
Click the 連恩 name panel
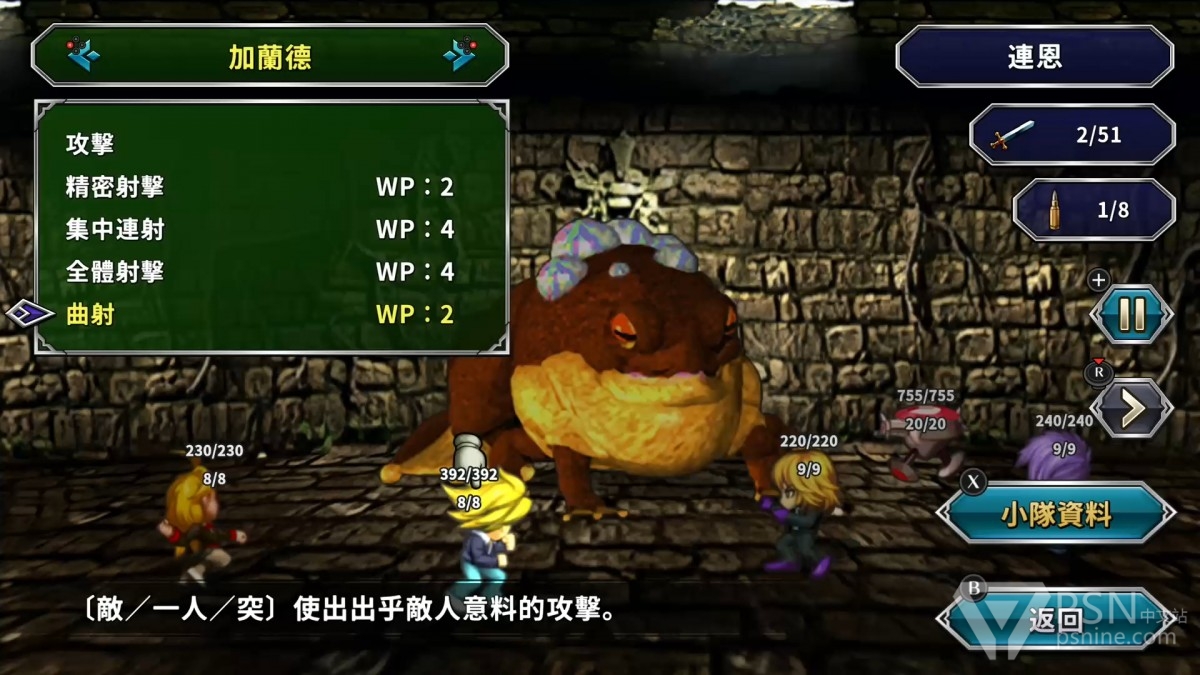[1034, 56]
